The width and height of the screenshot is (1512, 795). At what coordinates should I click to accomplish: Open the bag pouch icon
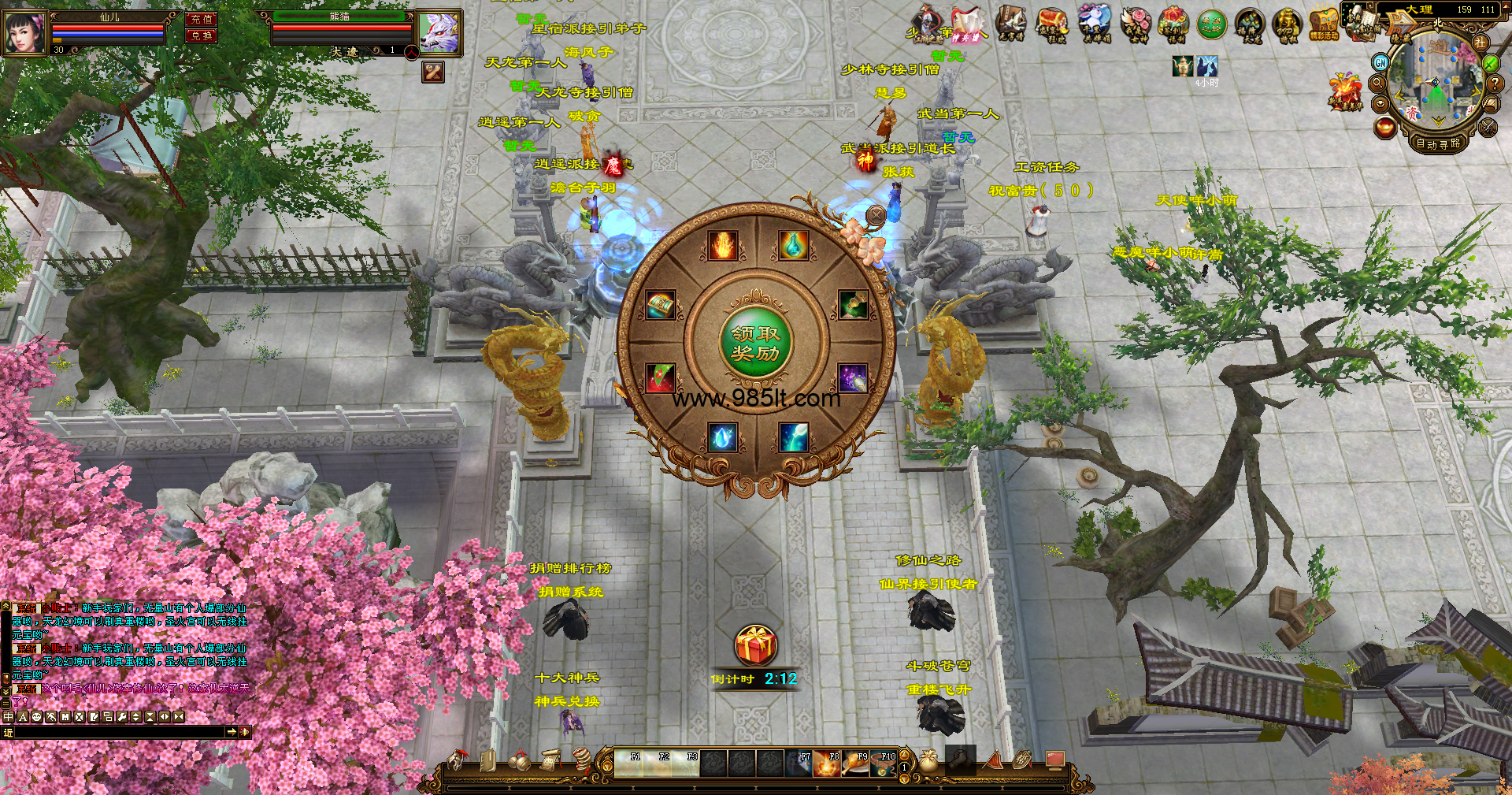[928, 761]
